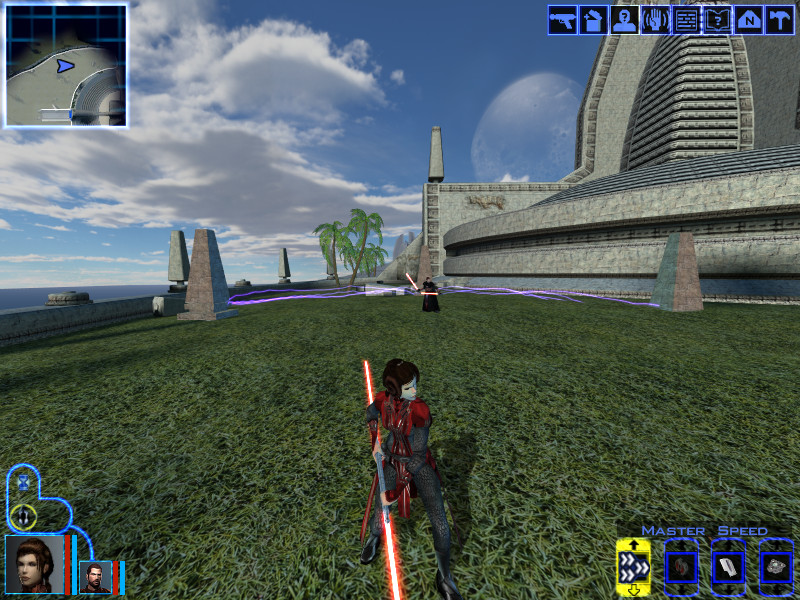Open the Equipment screen blaster icon
Viewport: 800px width, 600px height.
pyautogui.click(x=563, y=21)
